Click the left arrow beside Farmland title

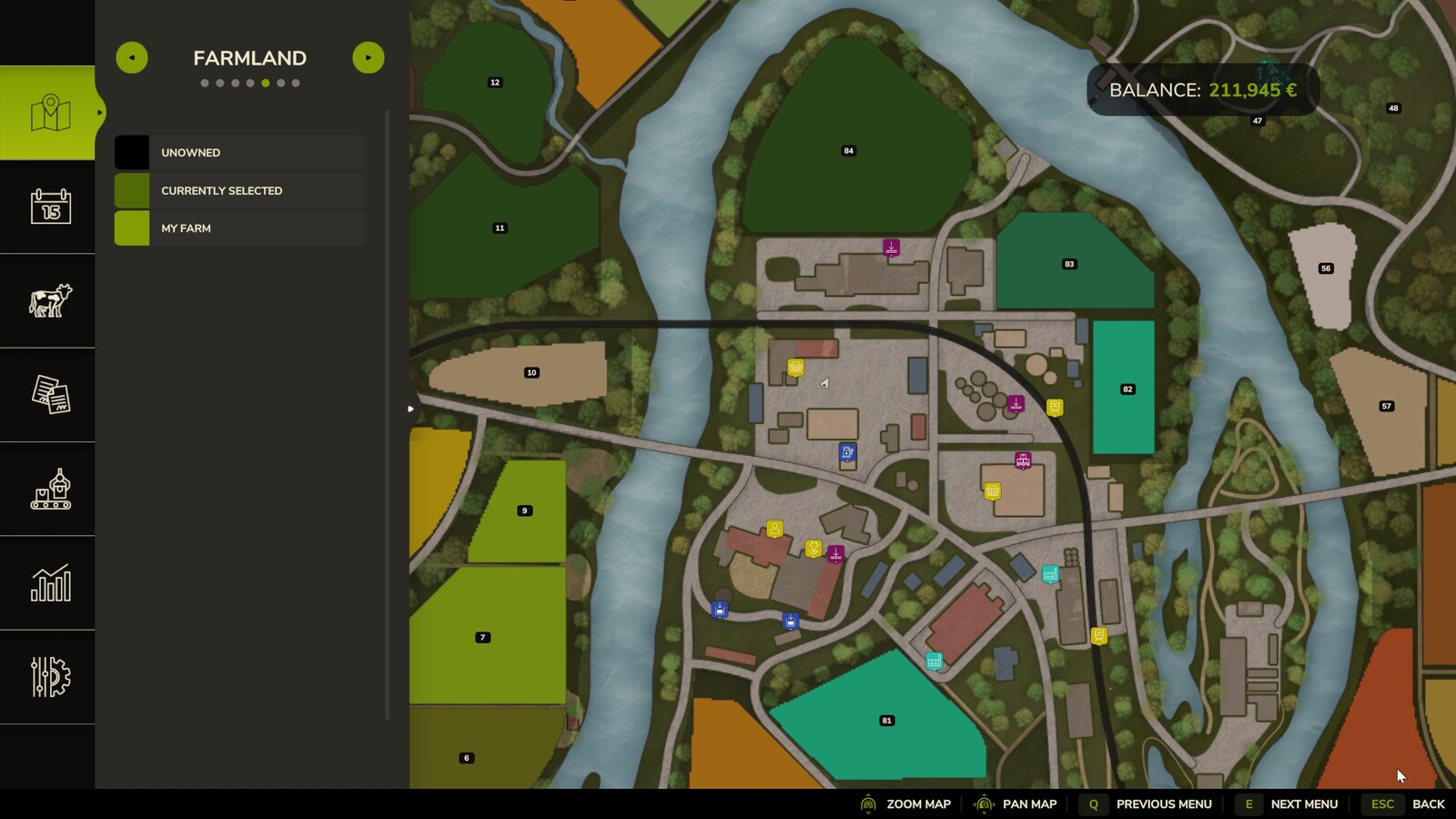tap(133, 56)
